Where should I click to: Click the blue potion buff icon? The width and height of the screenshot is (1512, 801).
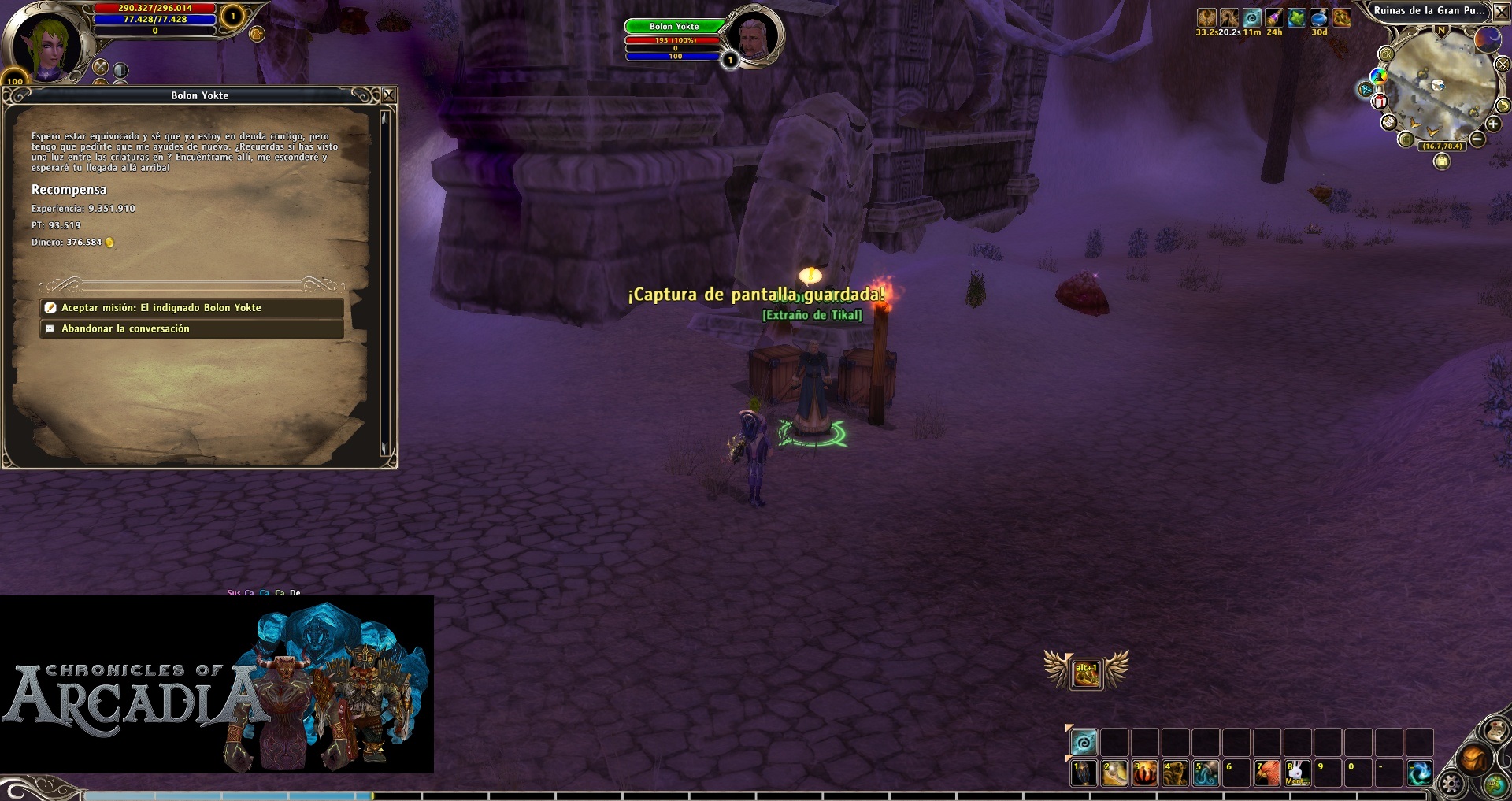[x=1319, y=18]
